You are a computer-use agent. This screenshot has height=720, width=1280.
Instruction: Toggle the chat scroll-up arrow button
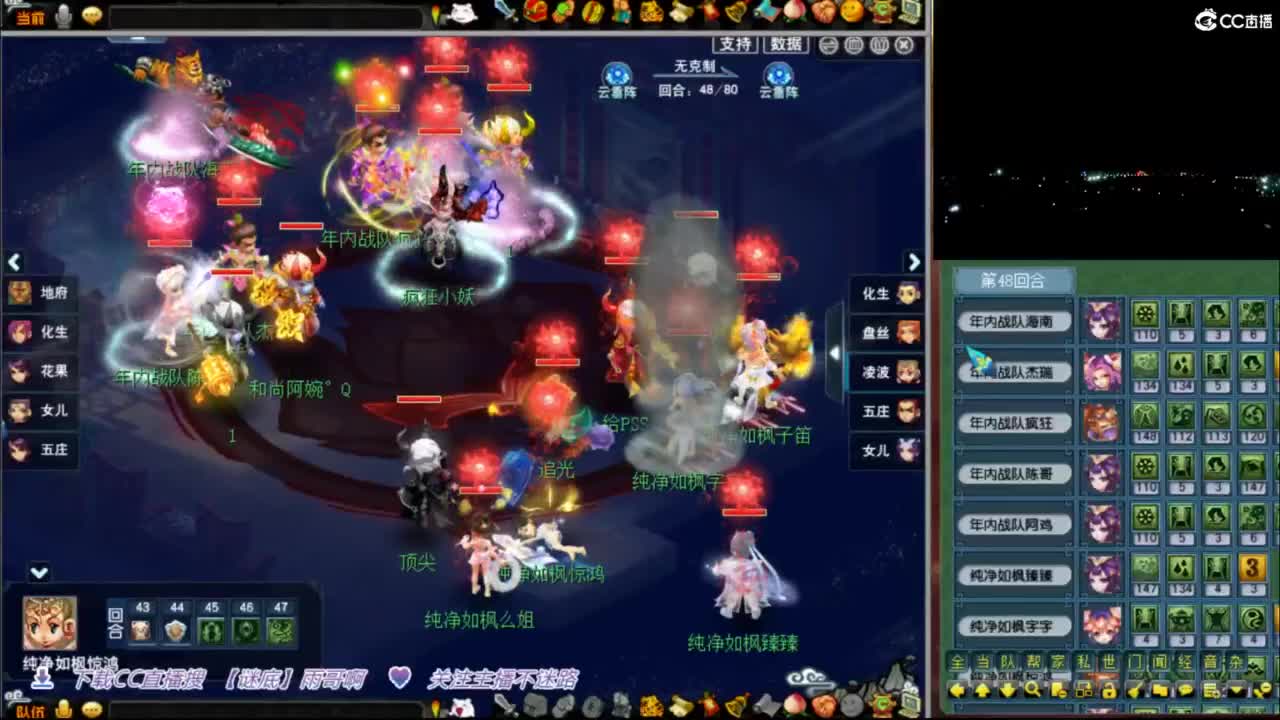pyautogui.click(x=981, y=690)
